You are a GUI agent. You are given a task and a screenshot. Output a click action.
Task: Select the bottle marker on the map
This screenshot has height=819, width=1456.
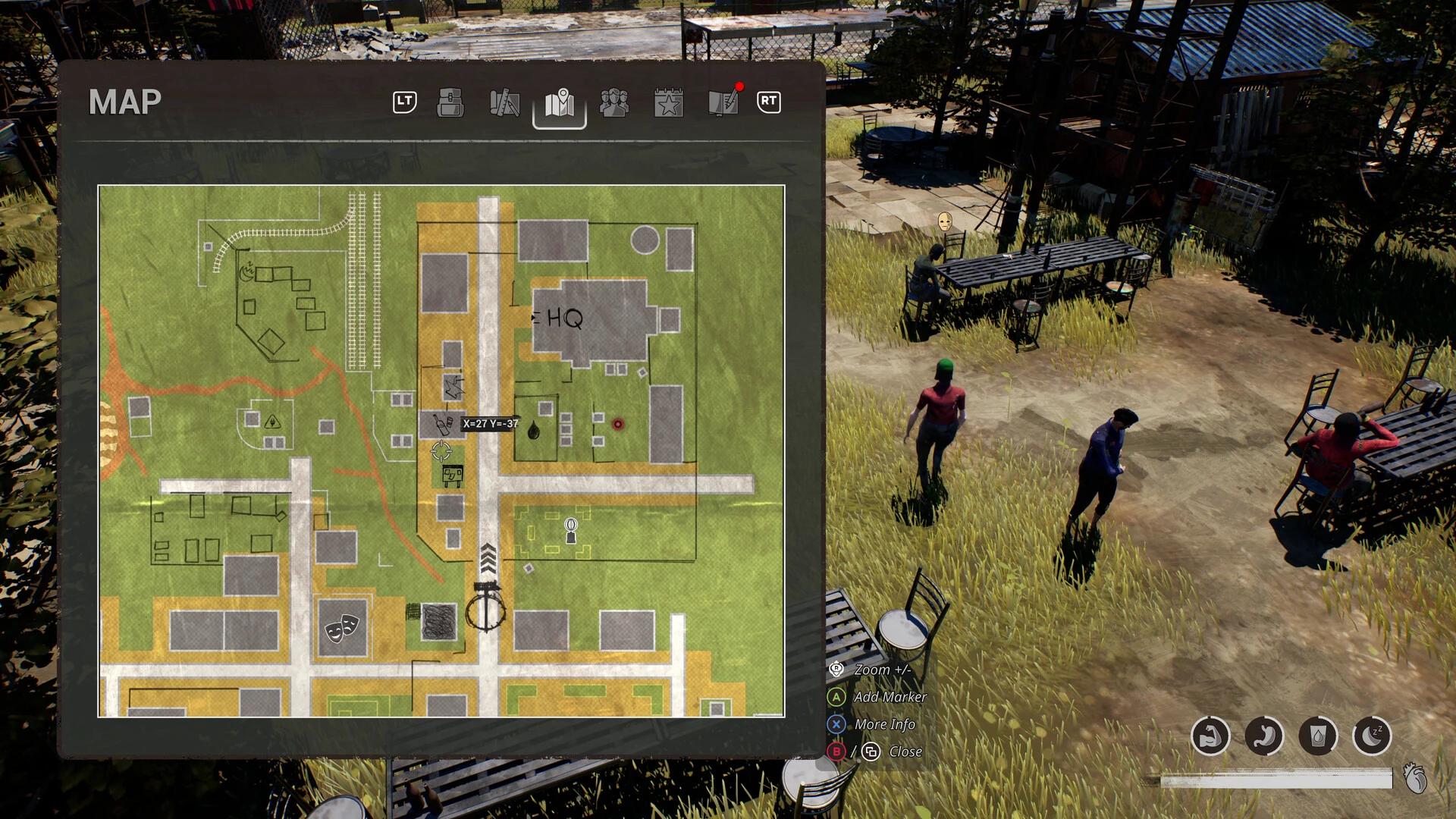point(442,424)
